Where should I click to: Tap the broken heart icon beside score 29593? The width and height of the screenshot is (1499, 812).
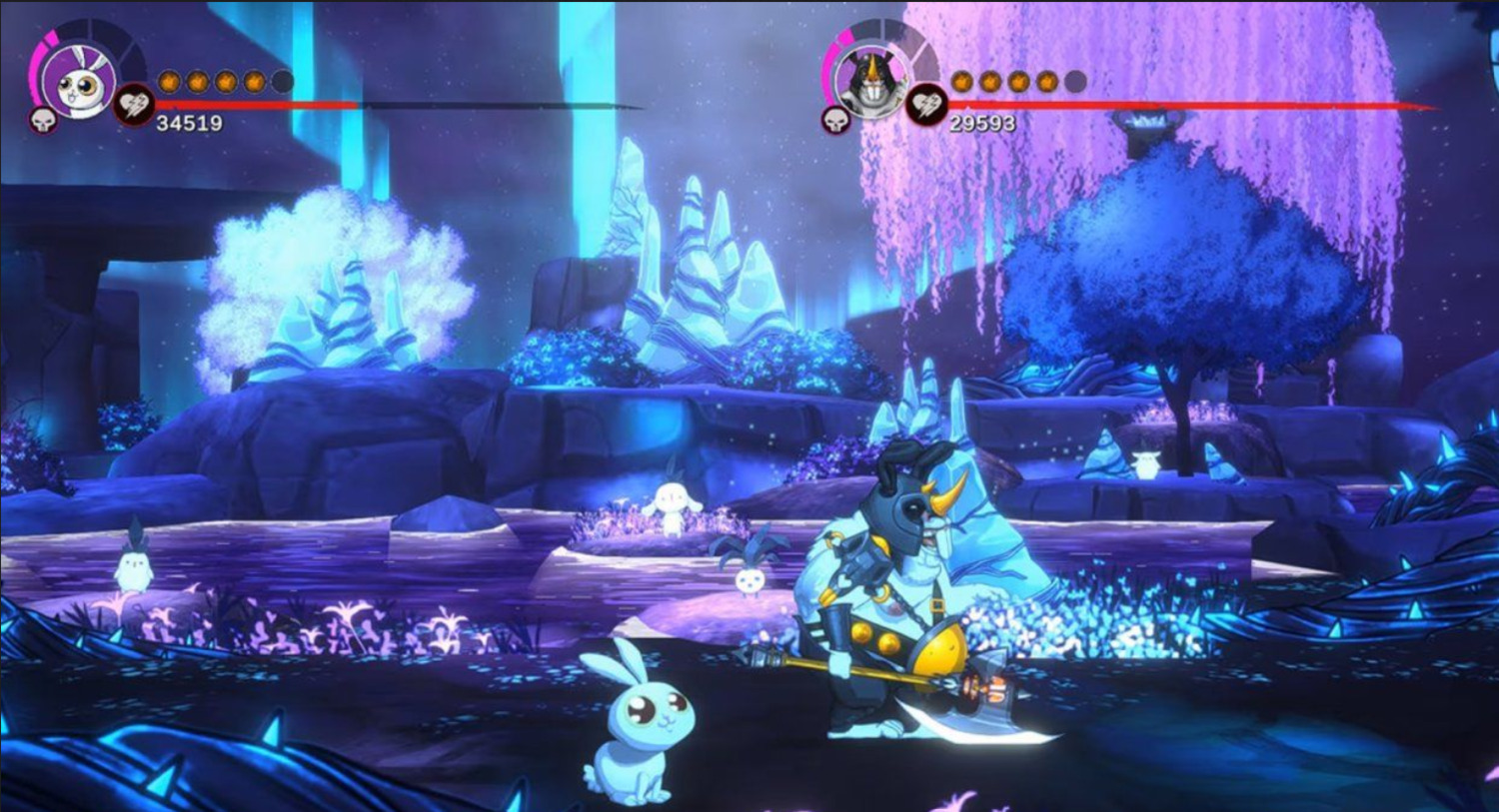pyautogui.click(x=926, y=105)
